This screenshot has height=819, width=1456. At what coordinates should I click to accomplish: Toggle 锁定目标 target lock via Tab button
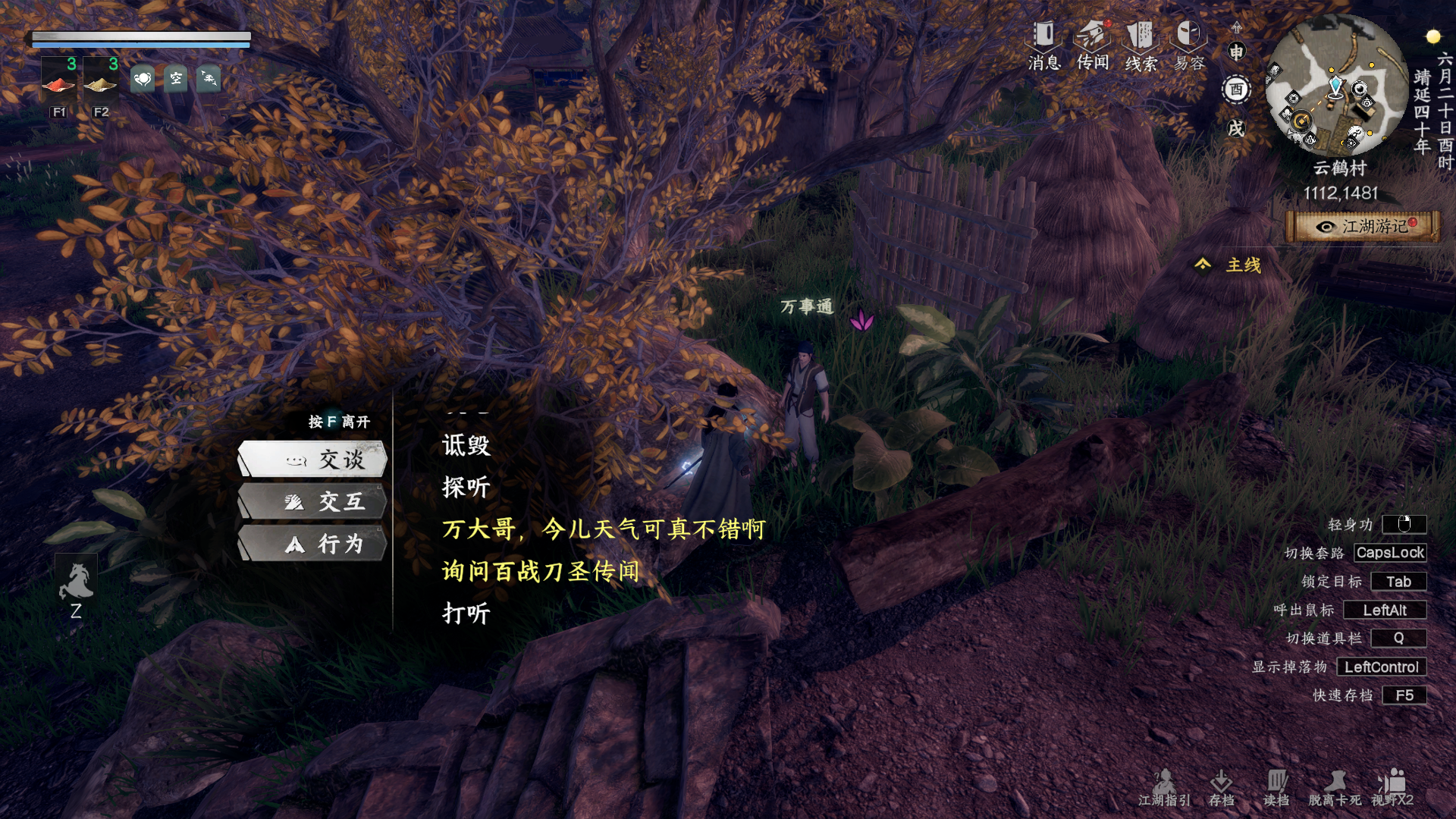point(1398,582)
